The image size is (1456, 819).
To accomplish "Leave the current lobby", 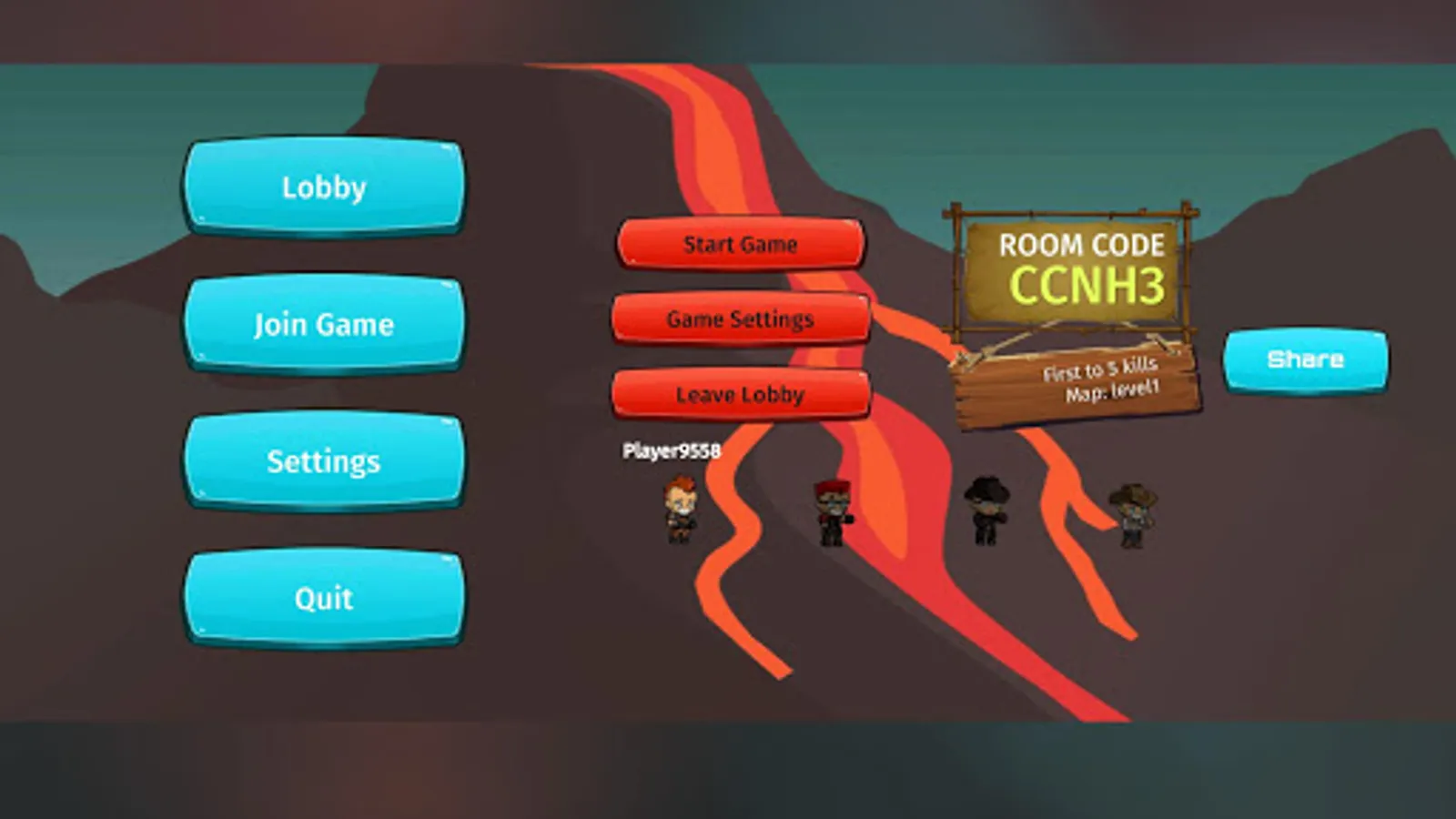I will click(x=741, y=394).
